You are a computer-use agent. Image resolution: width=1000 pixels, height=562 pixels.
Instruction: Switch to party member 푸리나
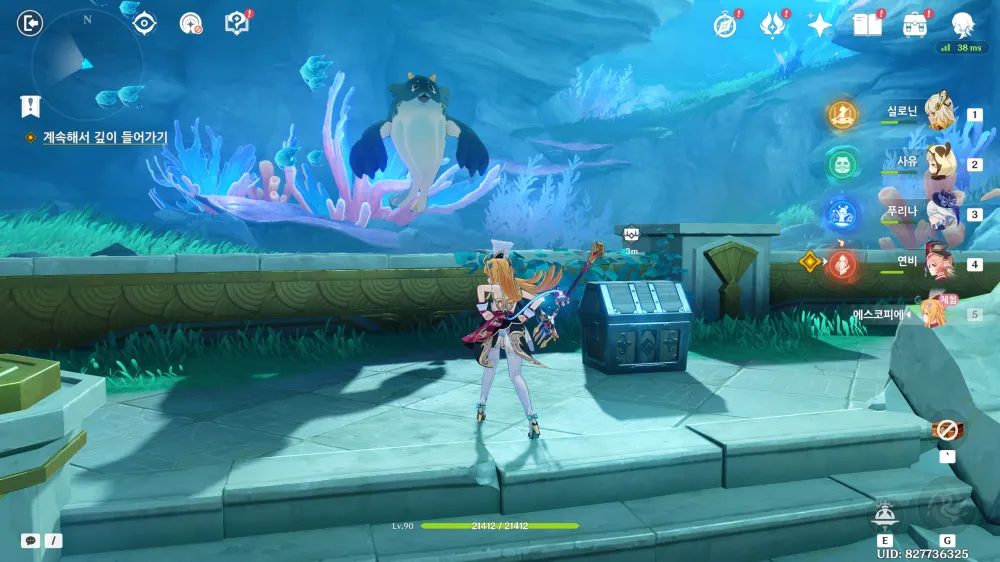[938, 213]
